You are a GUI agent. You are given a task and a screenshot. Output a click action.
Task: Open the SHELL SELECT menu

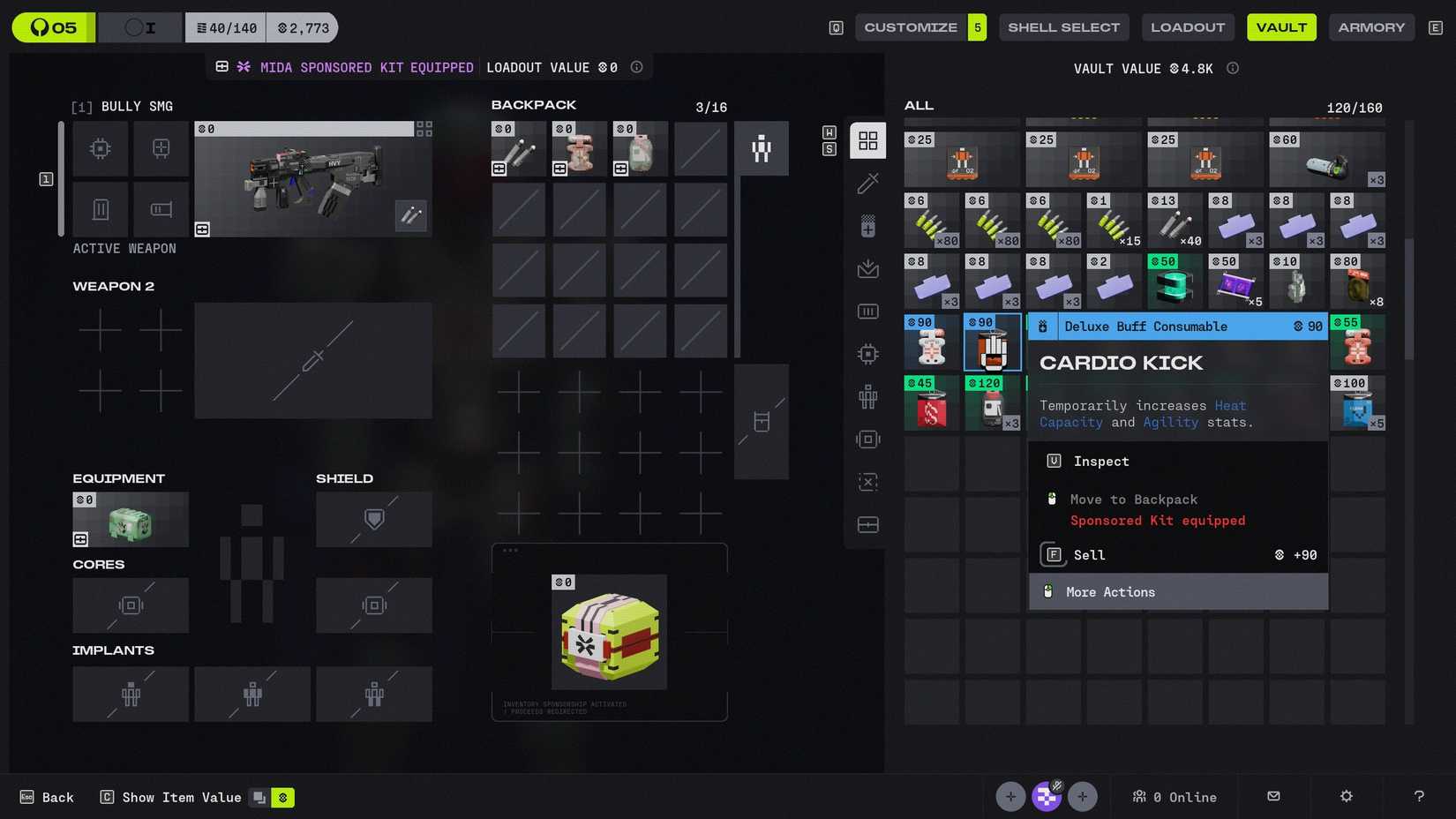coord(1063,26)
